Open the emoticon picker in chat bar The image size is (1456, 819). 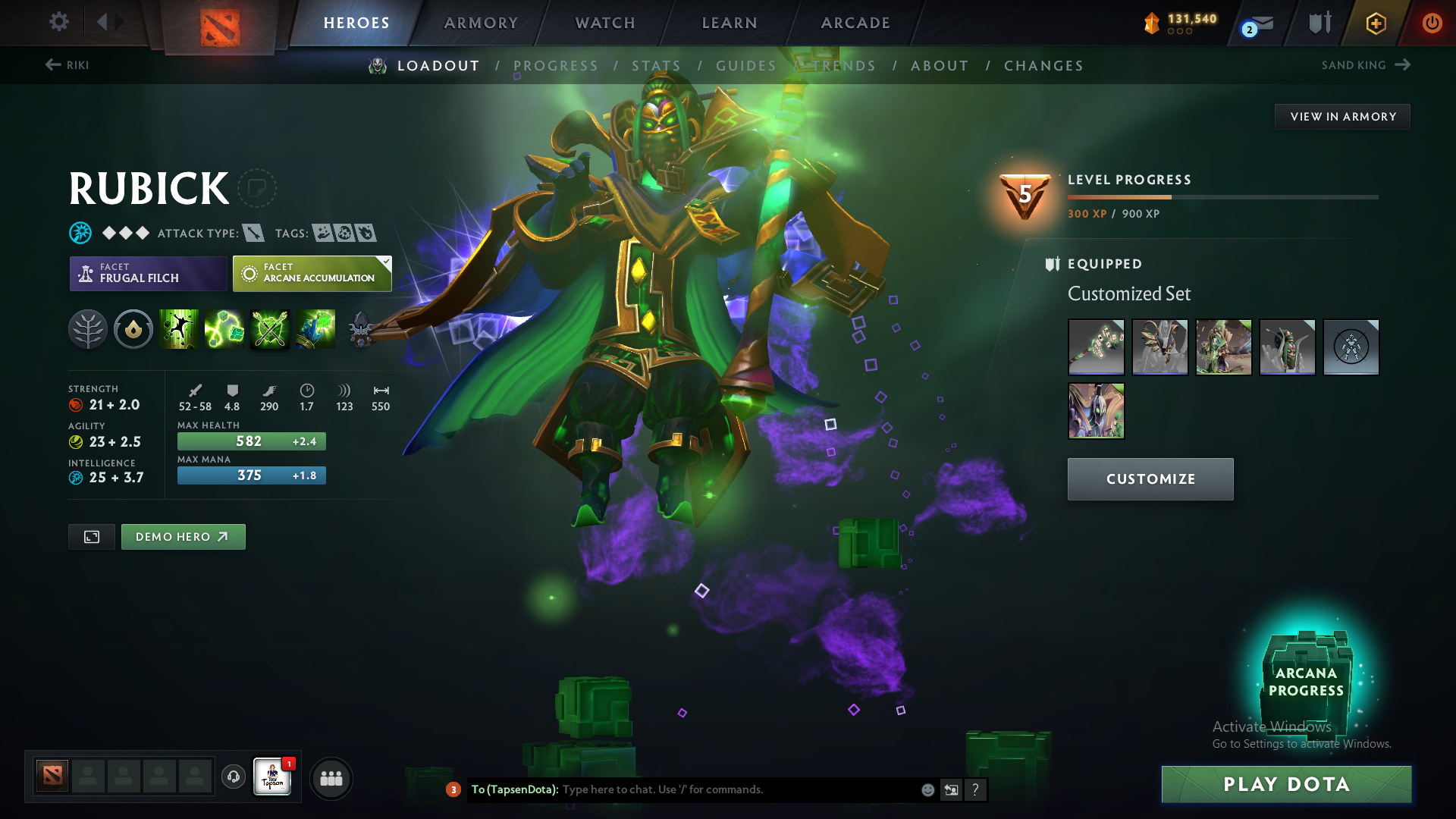point(927,789)
